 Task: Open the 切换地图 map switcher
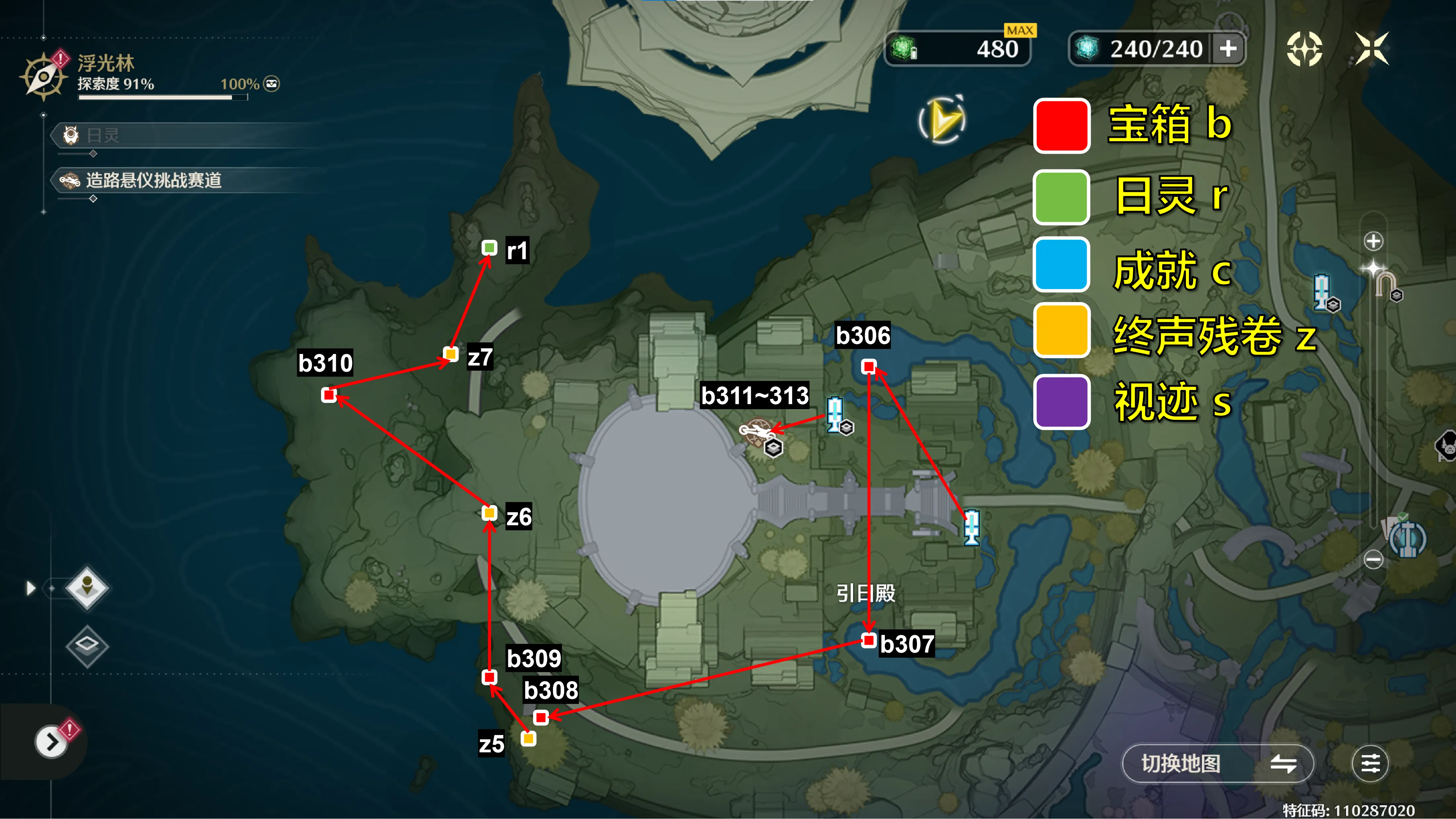[x=1217, y=764]
